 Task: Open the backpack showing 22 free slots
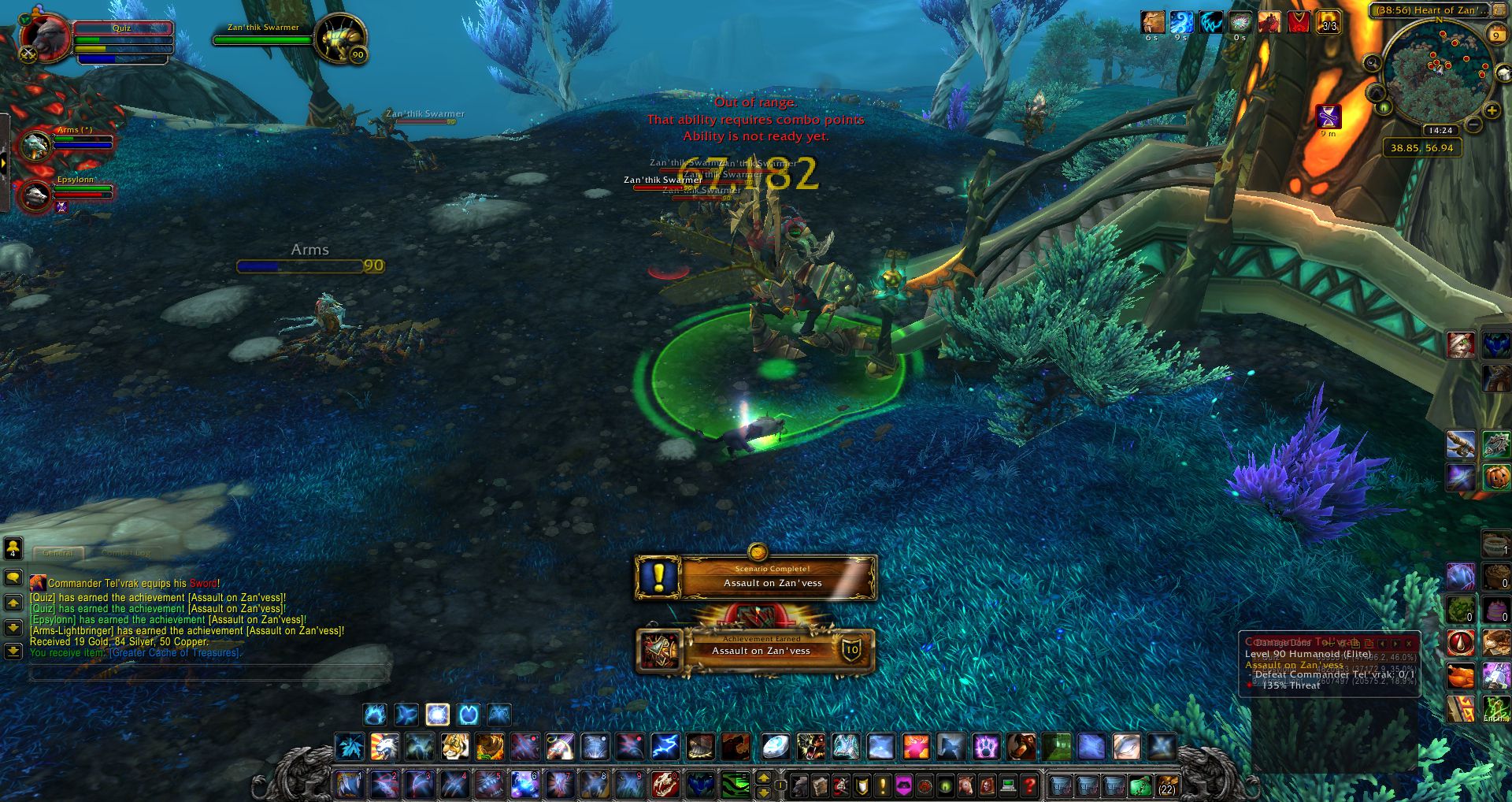[1166, 785]
